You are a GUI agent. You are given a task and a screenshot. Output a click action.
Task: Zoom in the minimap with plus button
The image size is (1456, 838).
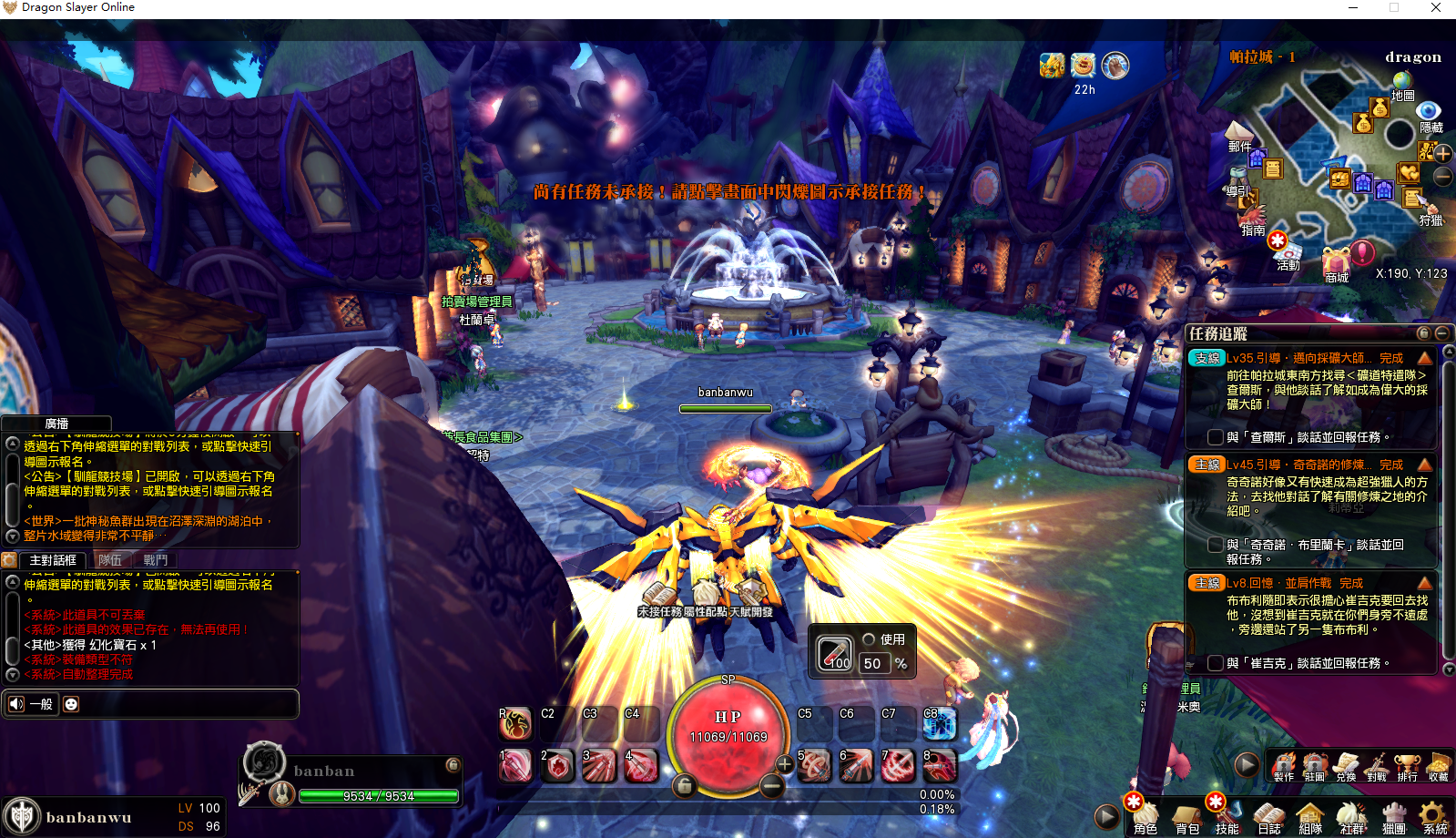coord(1443,153)
